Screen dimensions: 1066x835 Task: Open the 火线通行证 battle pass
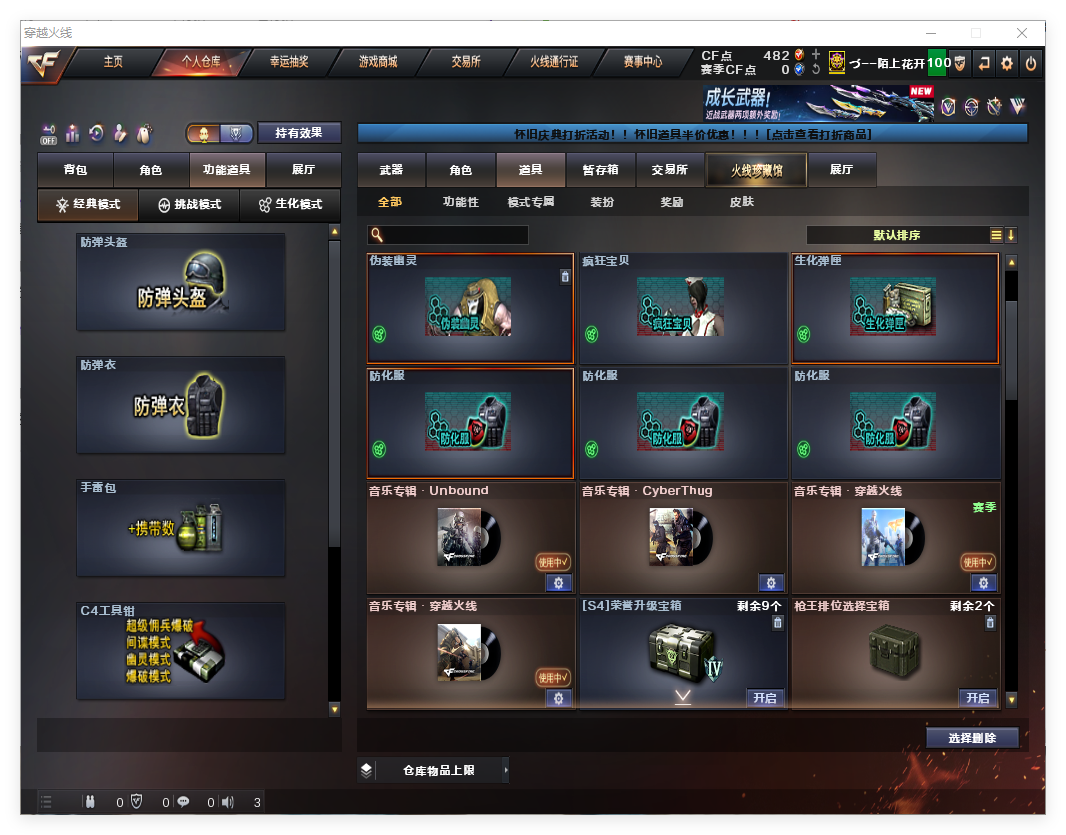point(554,62)
